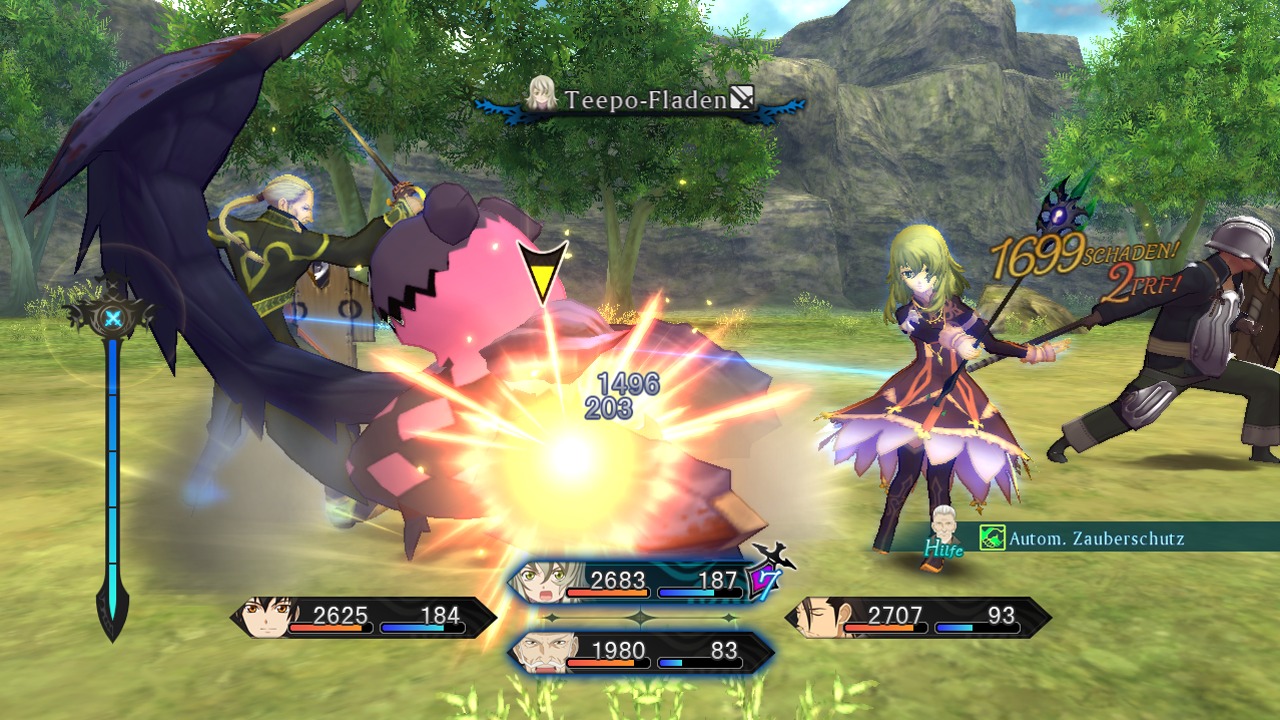This screenshot has height=720, width=1280.
Task: Click the Autom. Zauberschutz skill notification
Action: pyautogui.click(x=1083, y=538)
